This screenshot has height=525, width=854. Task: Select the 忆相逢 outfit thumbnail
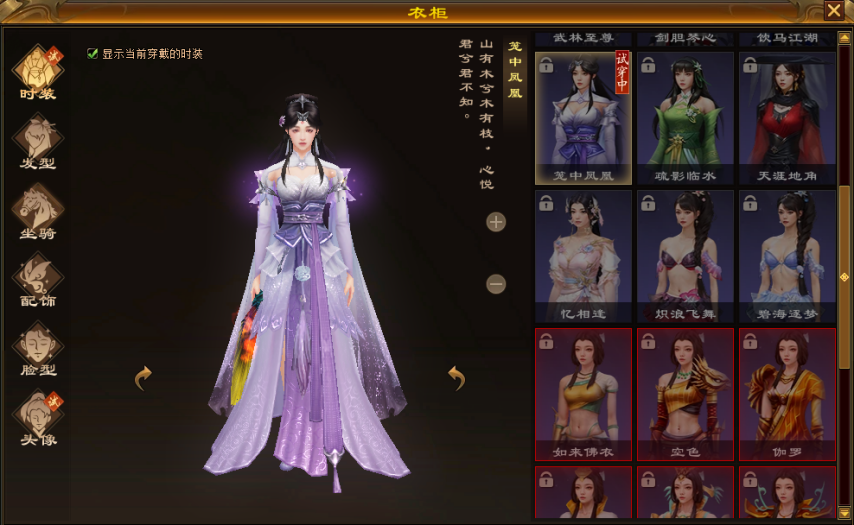[583, 255]
